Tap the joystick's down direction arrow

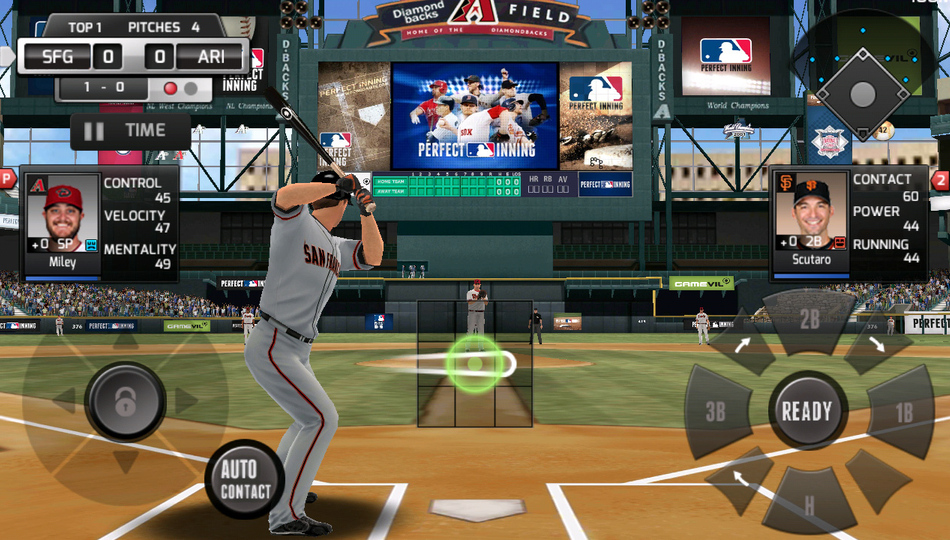pyautogui.click(x=125, y=461)
